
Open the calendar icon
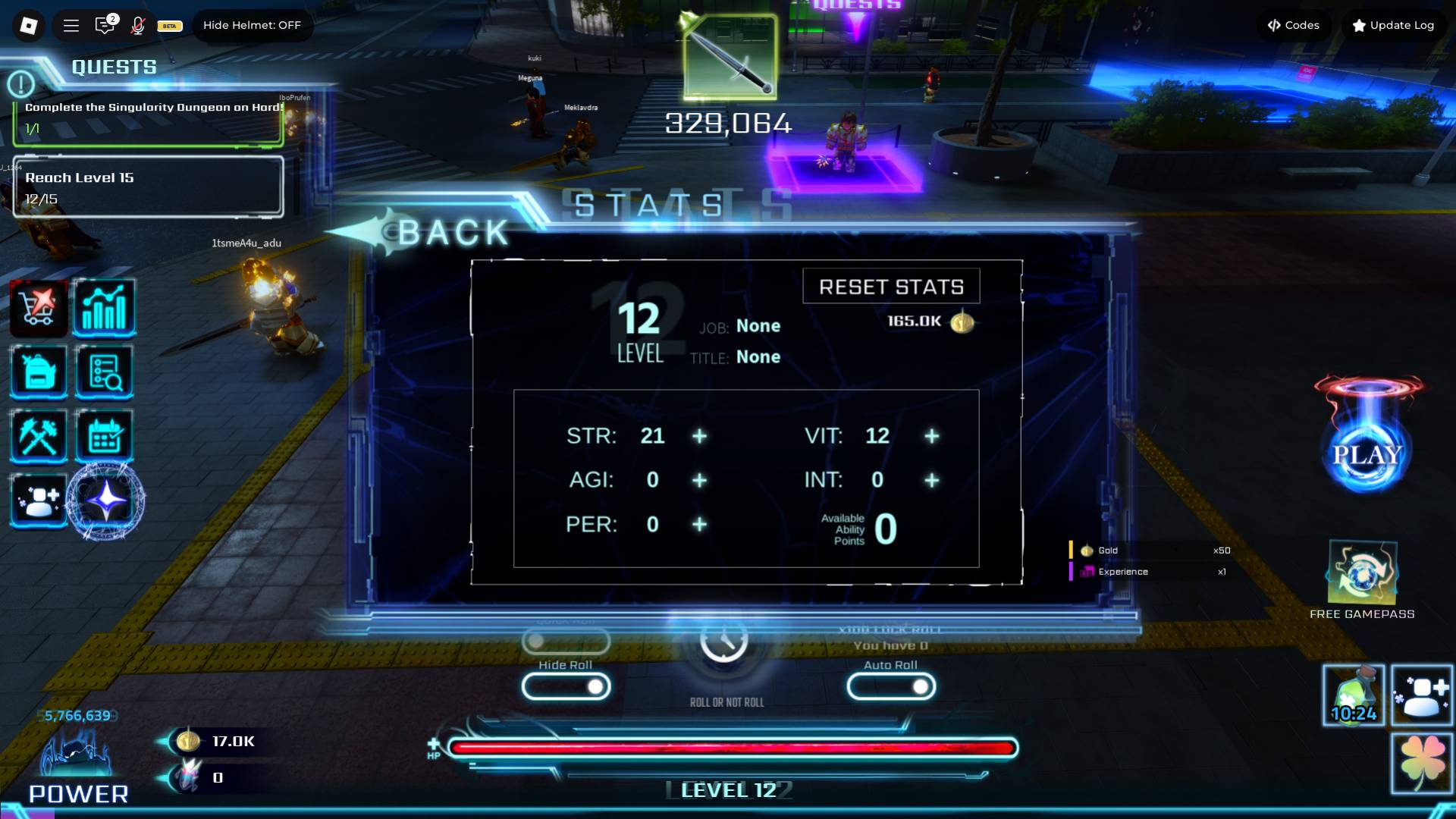coord(105,436)
